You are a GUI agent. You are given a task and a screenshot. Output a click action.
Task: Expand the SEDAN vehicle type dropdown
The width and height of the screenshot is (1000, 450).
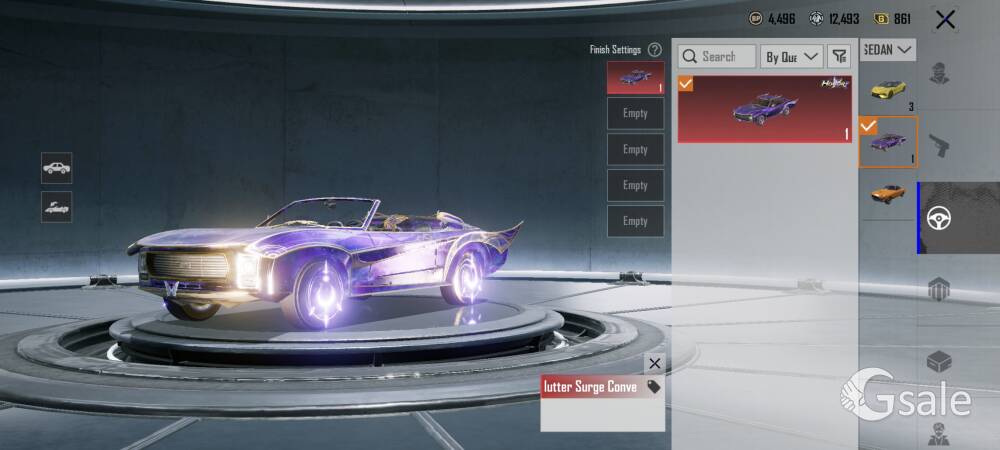[888, 49]
